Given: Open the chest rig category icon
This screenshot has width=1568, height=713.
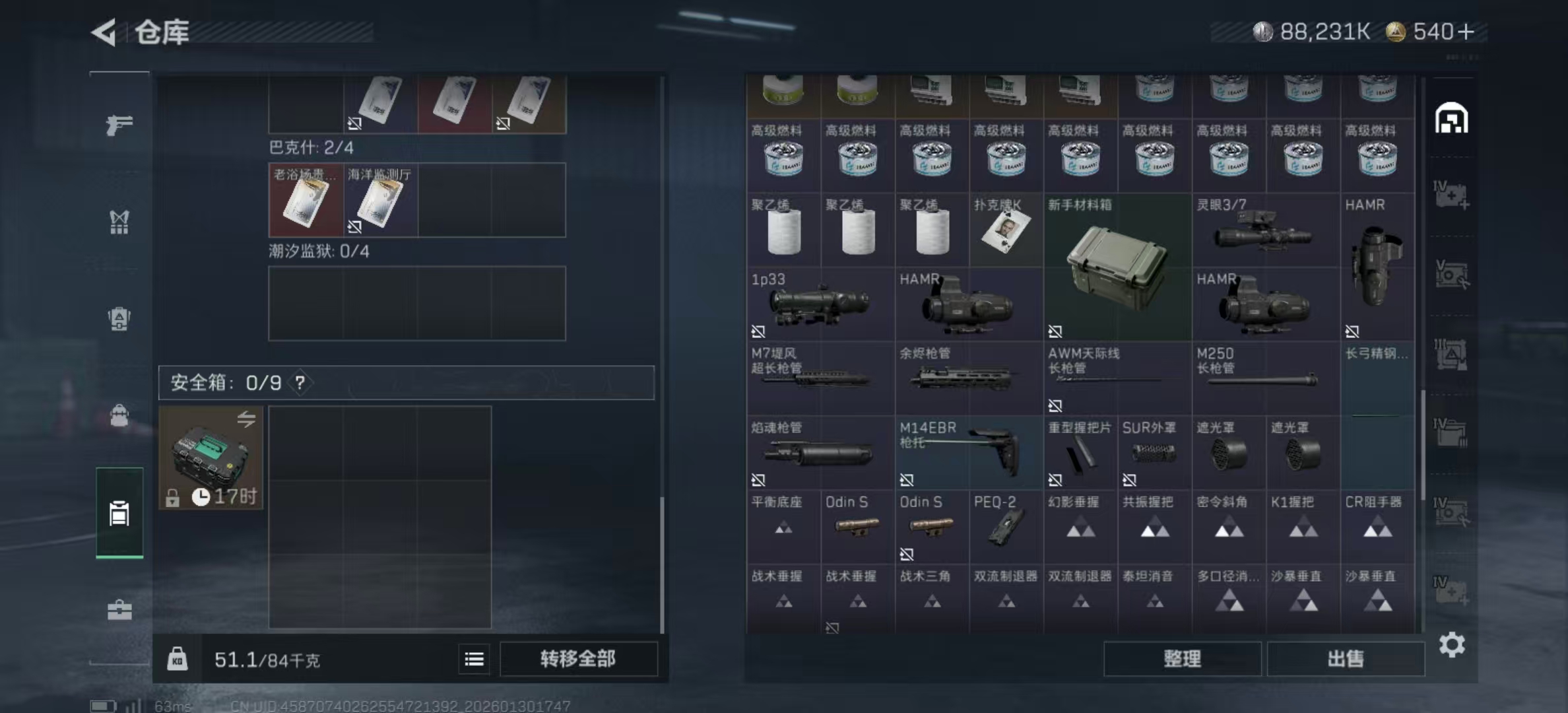Looking at the screenshot, I should [119, 223].
